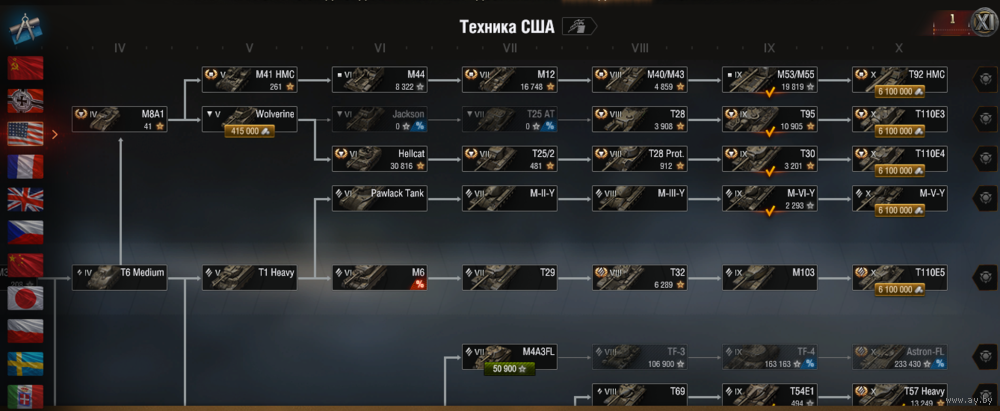Select the M53/M55 artillery node
The height and width of the screenshot is (411, 1000).
(770, 80)
